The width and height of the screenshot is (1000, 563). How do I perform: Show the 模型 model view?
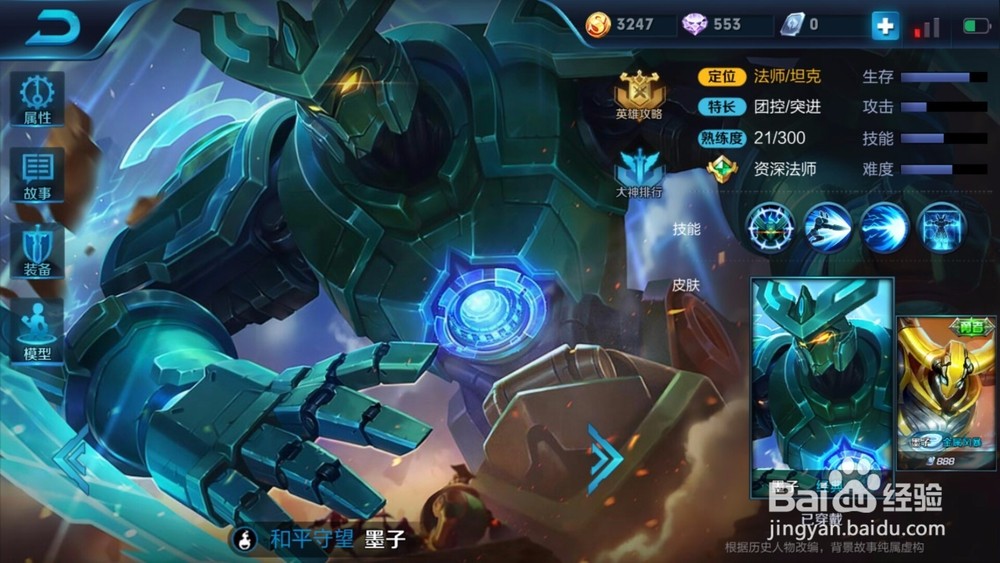coord(38,330)
